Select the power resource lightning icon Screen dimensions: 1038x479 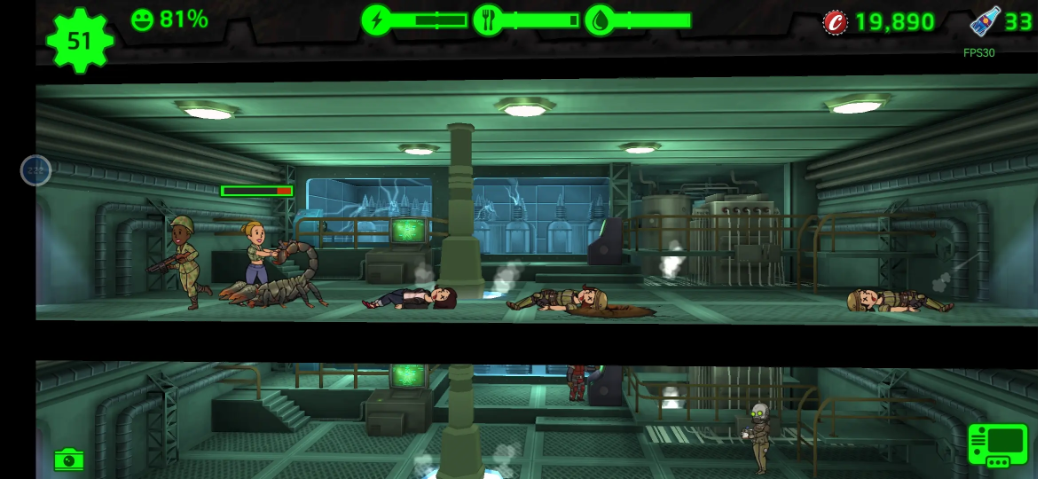tap(377, 20)
